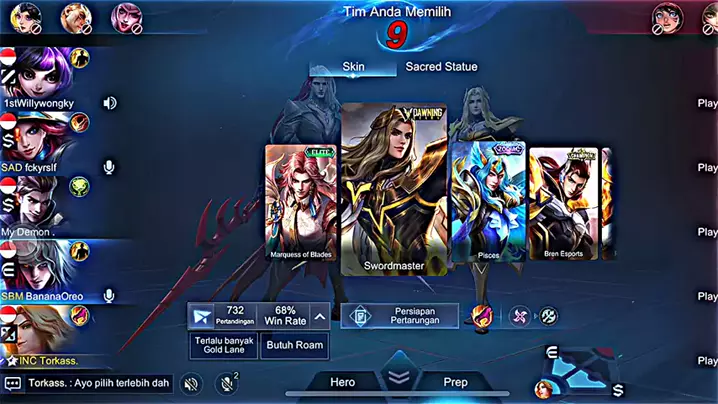The width and height of the screenshot is (718, 404).
Task: Send the 'Butuh Roam' quick message
Action: tap(294, 346)
